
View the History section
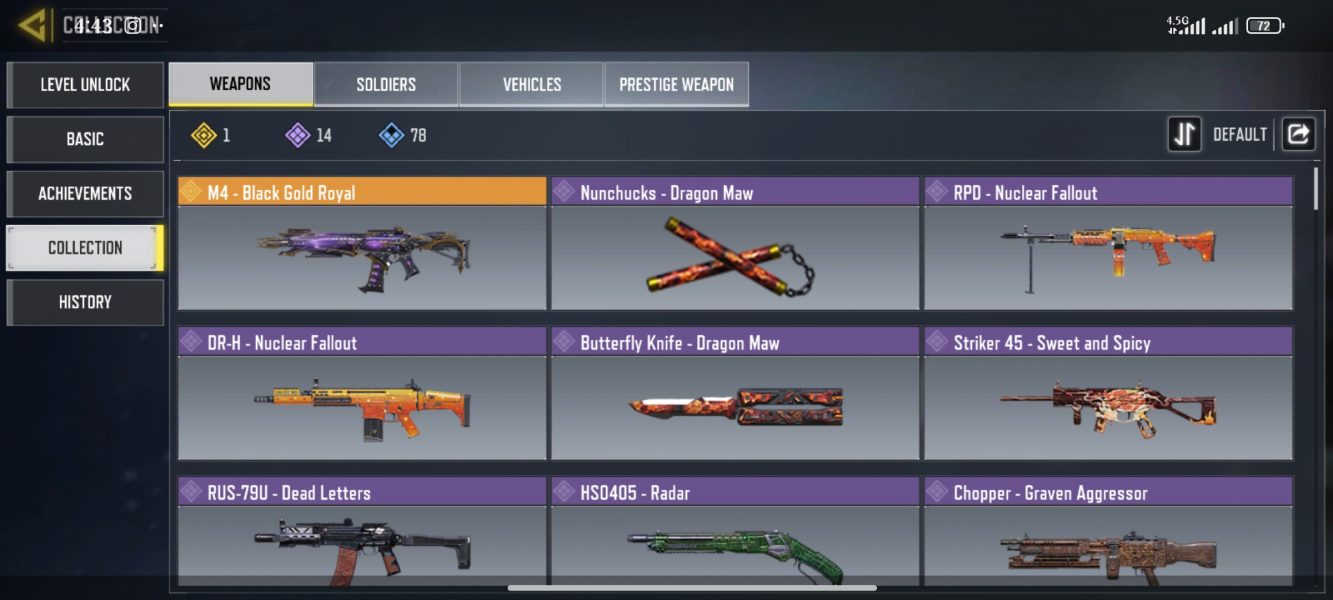pyautogui.click(x=85, y=302)
